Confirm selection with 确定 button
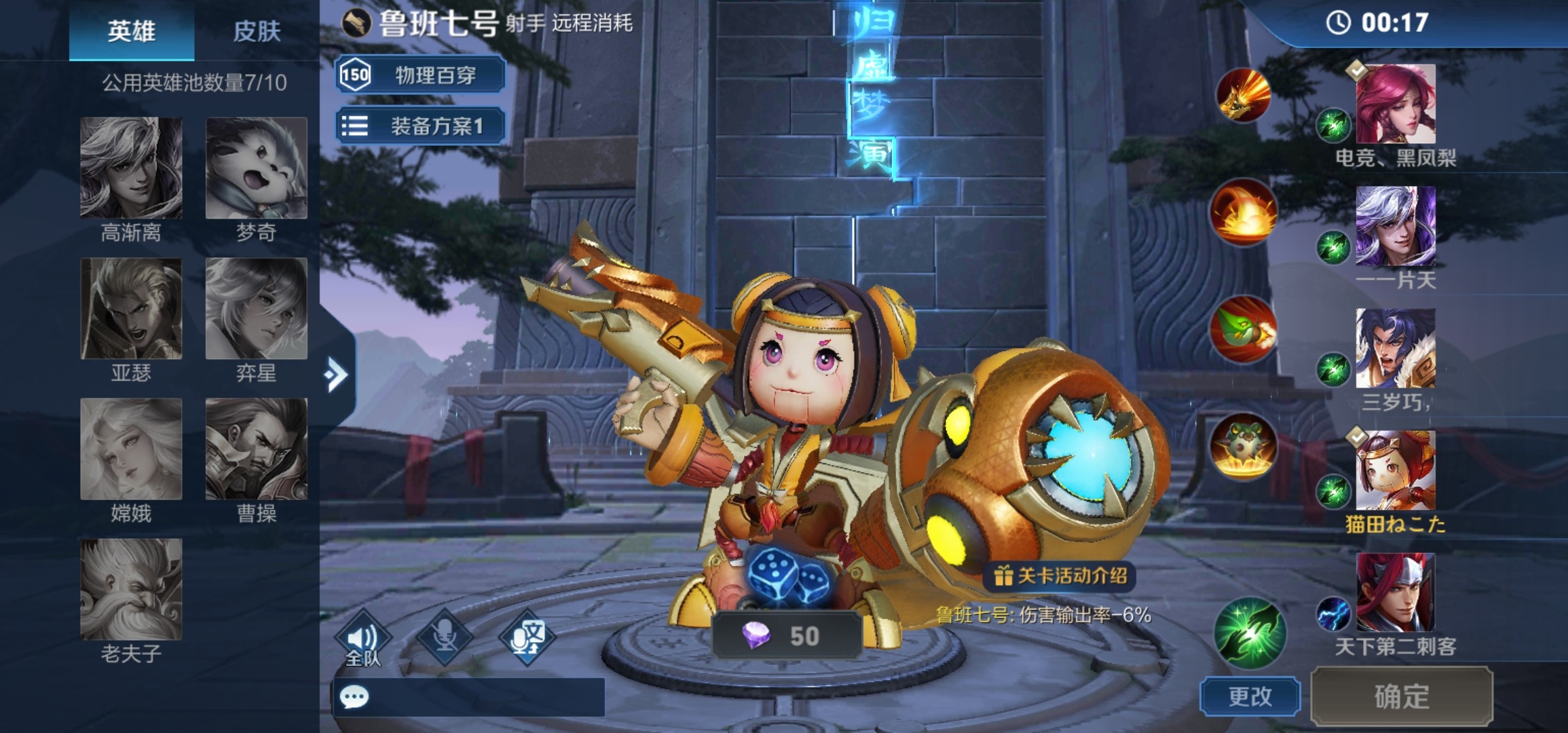 [1402, 696]
